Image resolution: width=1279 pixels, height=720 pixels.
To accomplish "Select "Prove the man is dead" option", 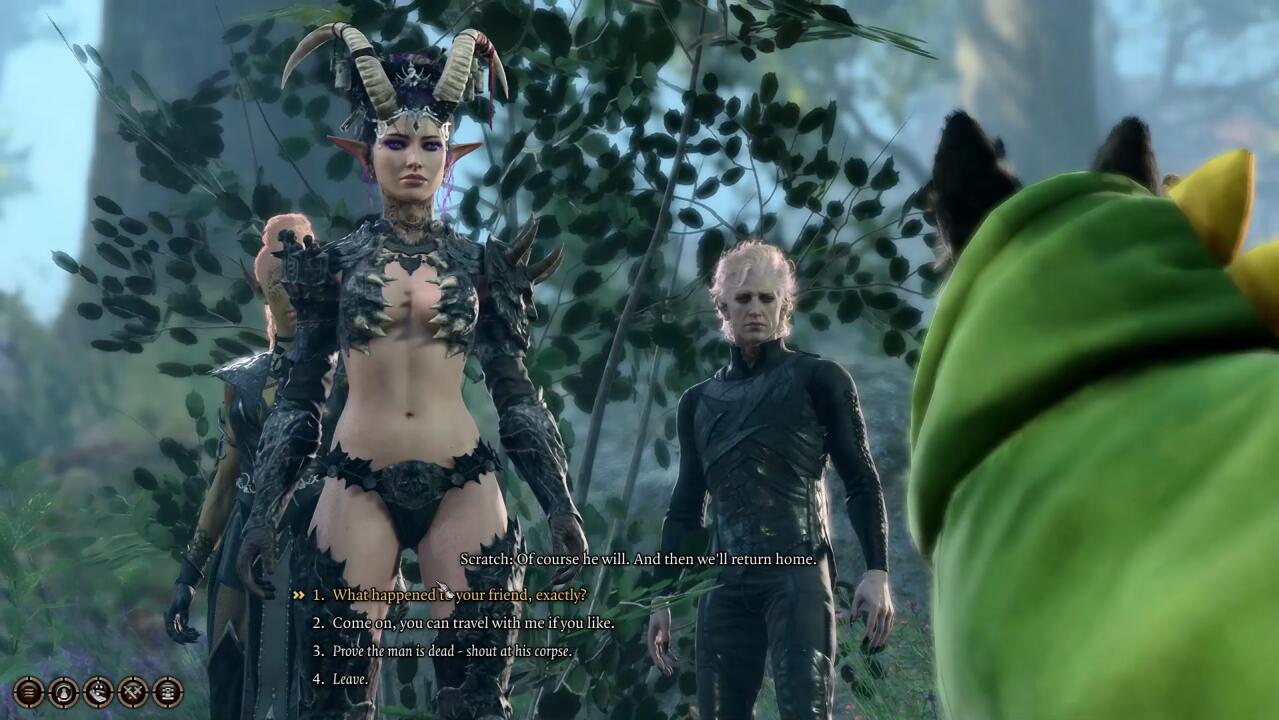I will click(x=452, y=651).
